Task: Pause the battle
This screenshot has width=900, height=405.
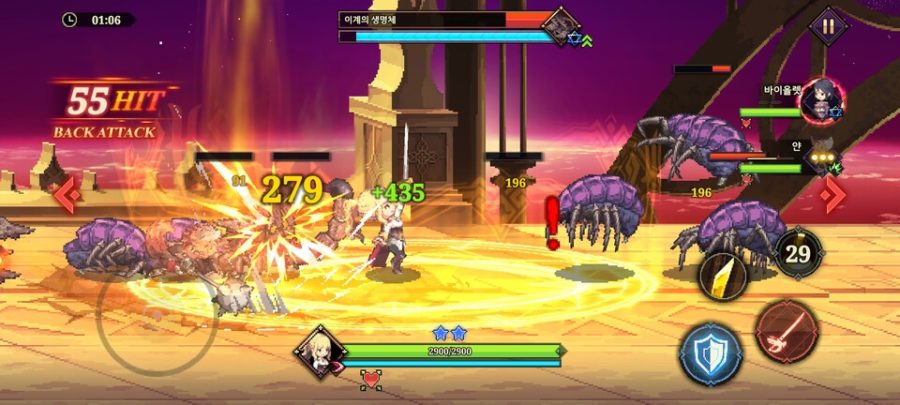Action: pos(828,26)
